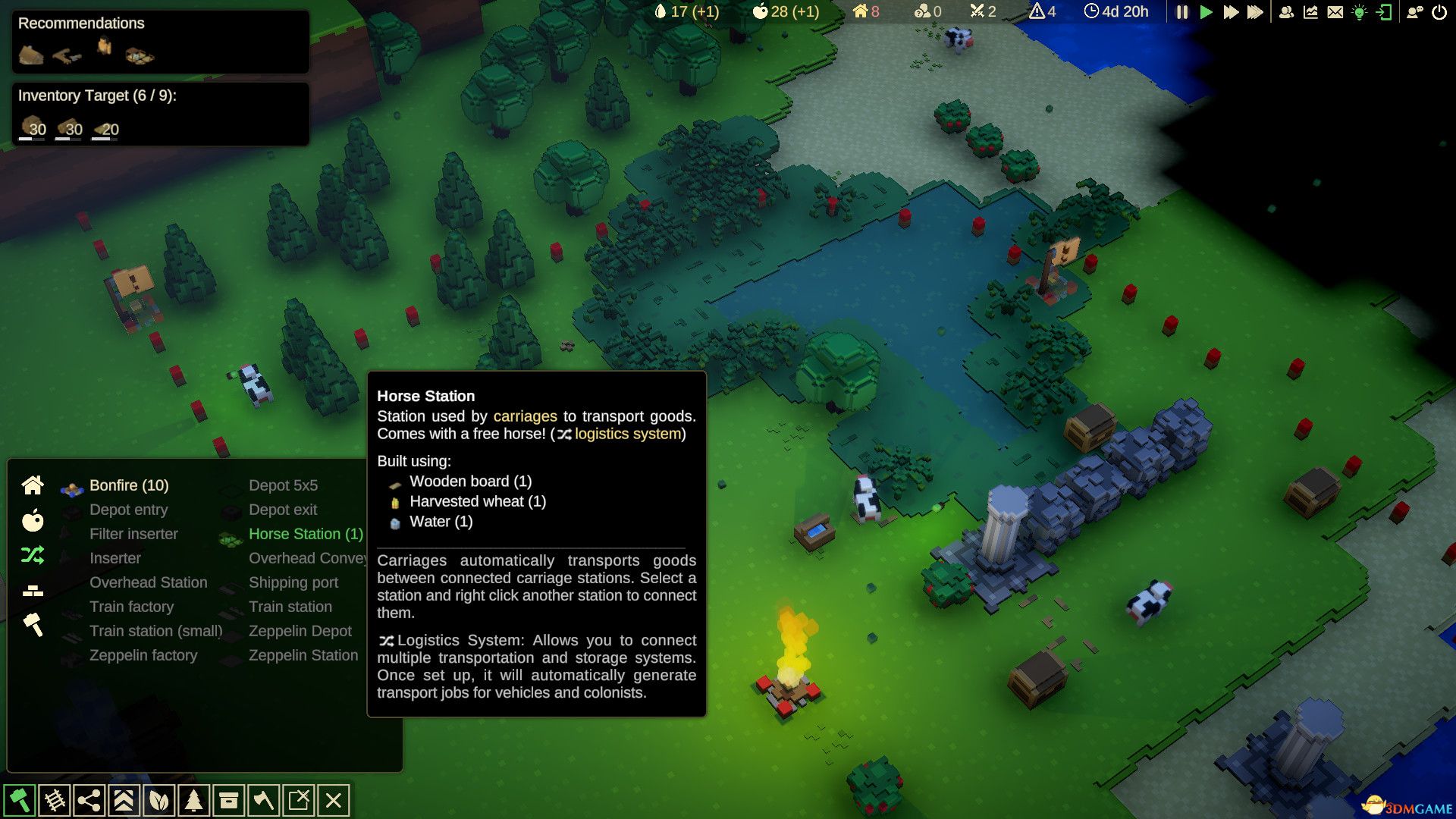Viewport: 1456px width, 819px height.
Task: Close the build toolbar with X button
Action: [x=334, y=800]
